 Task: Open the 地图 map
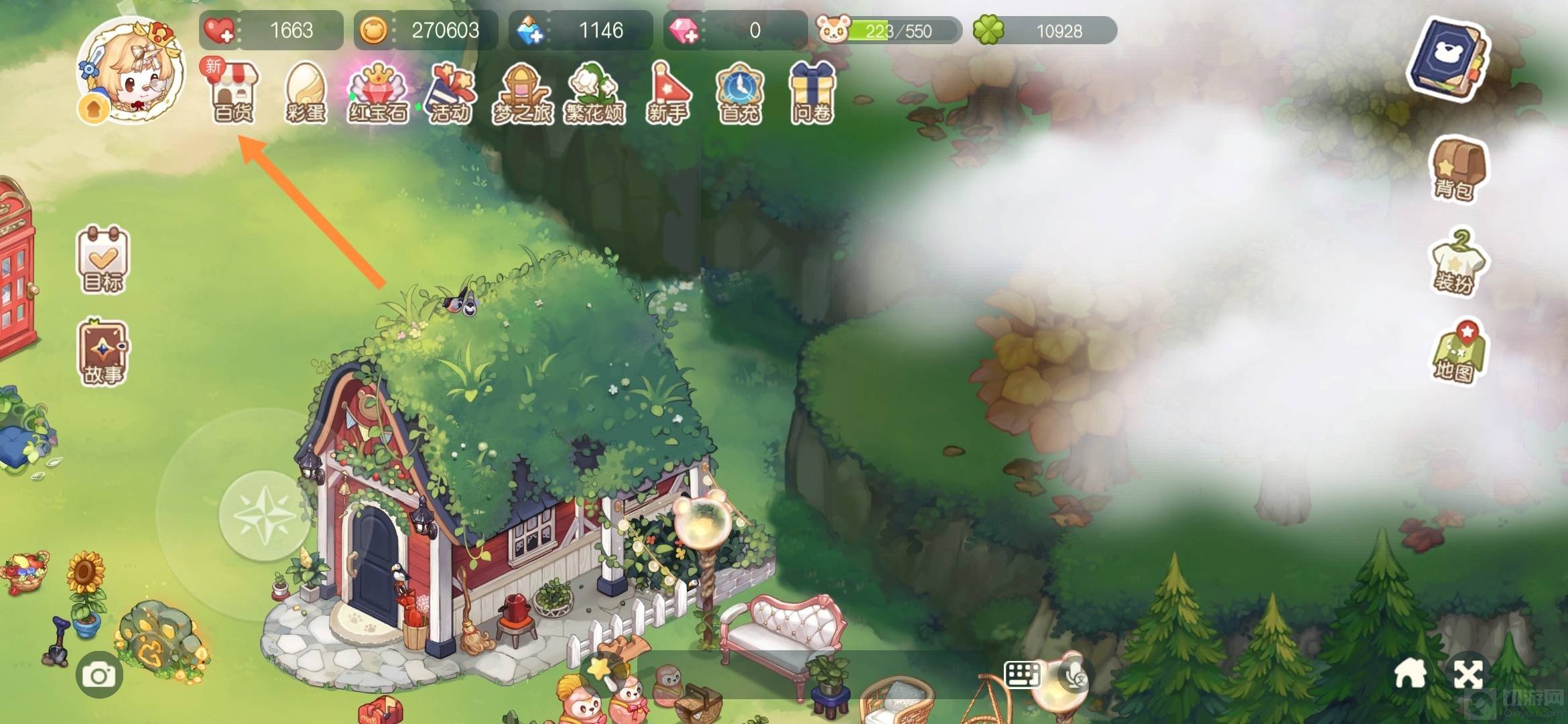click(x=1457, y=353)
